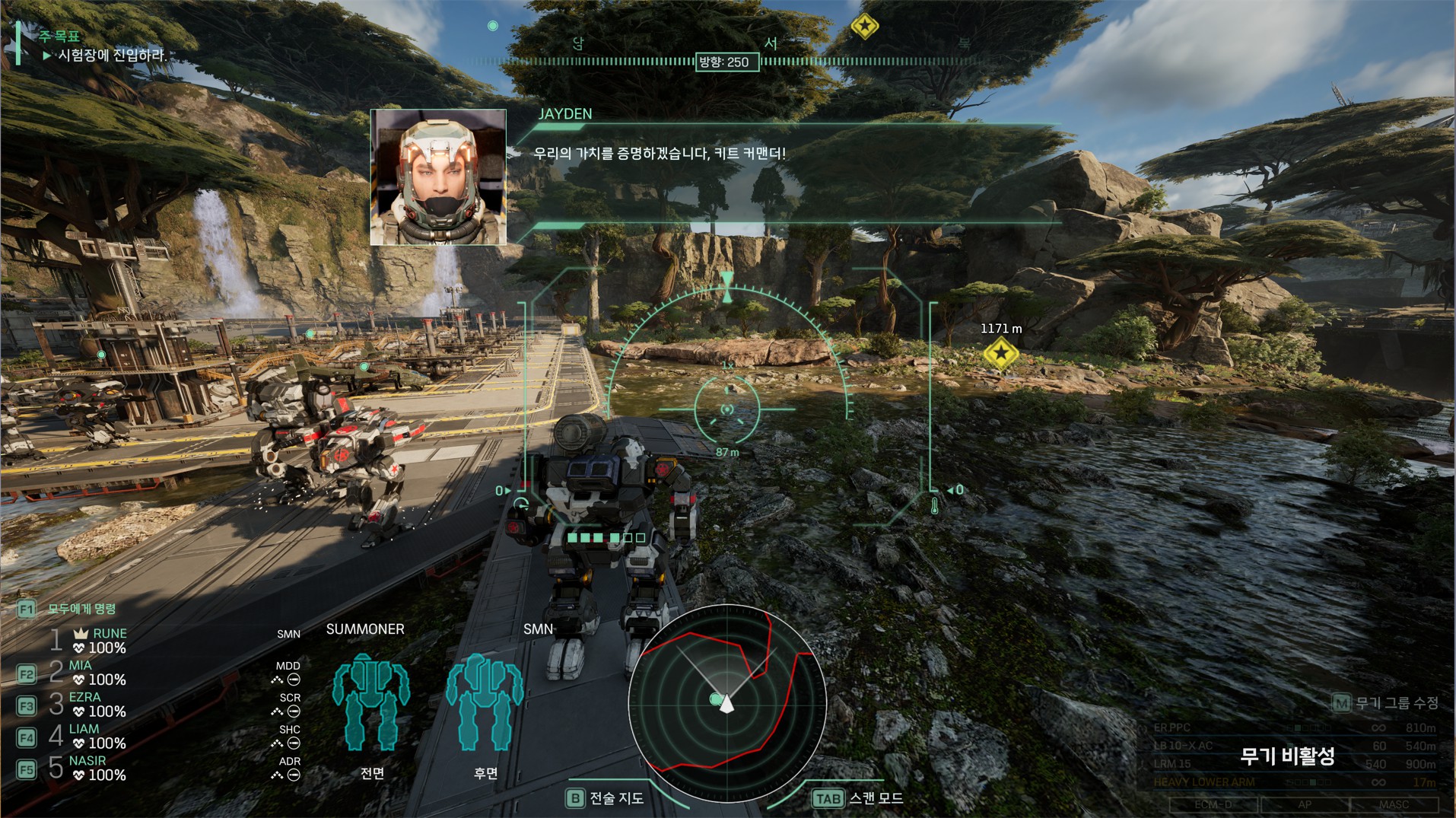Select squad member EZRA in the lance list
Screen dimensions: 1456x818
click(x=84, y=697)
